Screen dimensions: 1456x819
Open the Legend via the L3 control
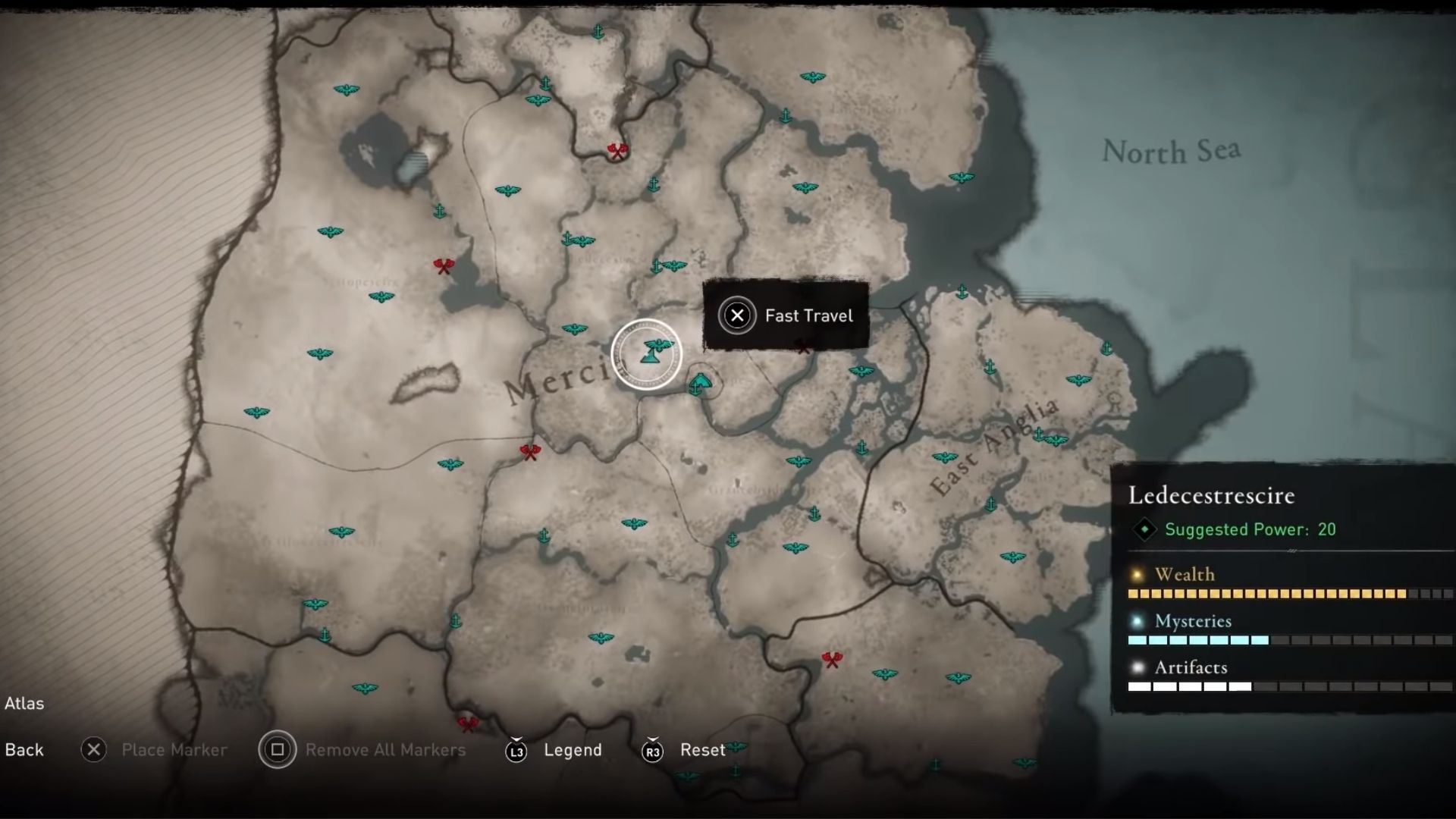(516, 750)
